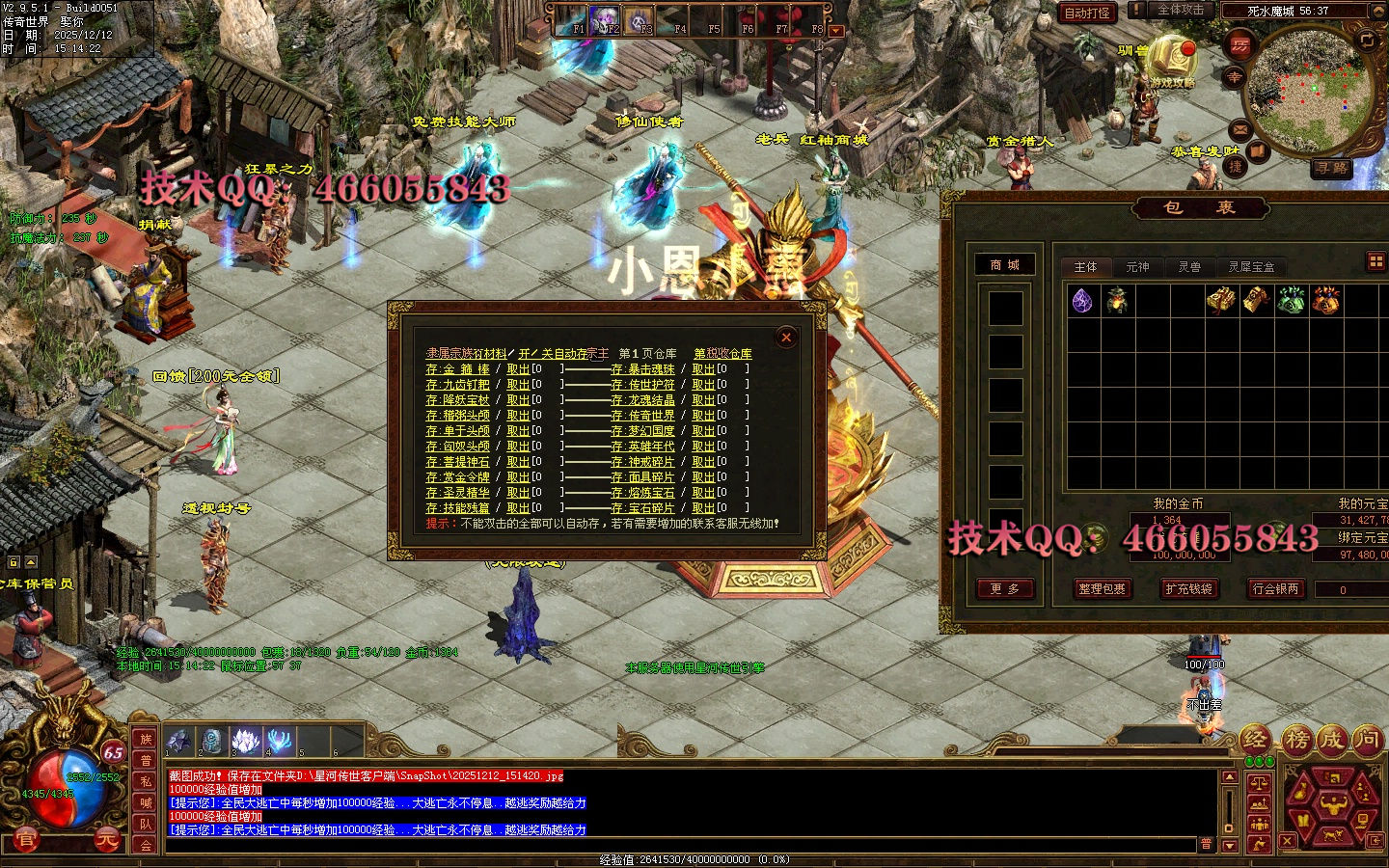Open the 游戏攻略 game guide book icon
This screenshot has height=868, width=1389.
coord(1171,58)
